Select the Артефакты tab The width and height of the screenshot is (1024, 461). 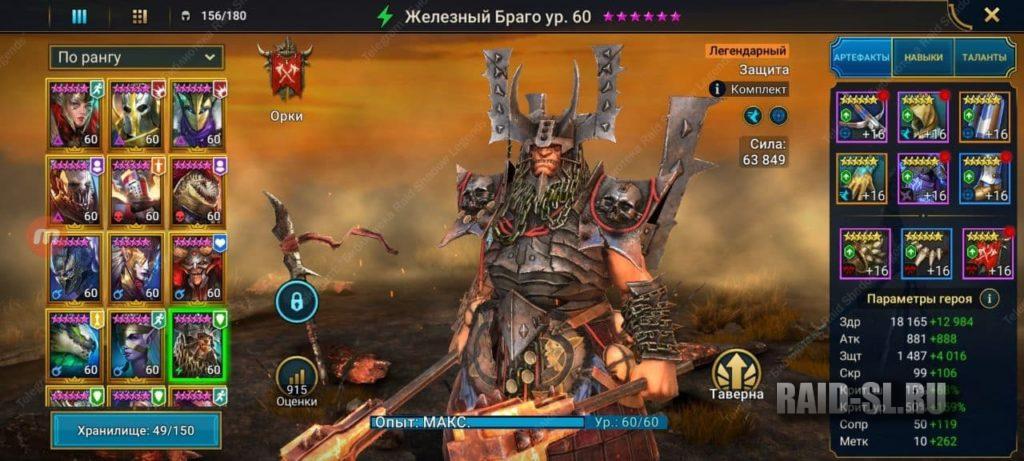pyautogui.click(x=861, y=58)
